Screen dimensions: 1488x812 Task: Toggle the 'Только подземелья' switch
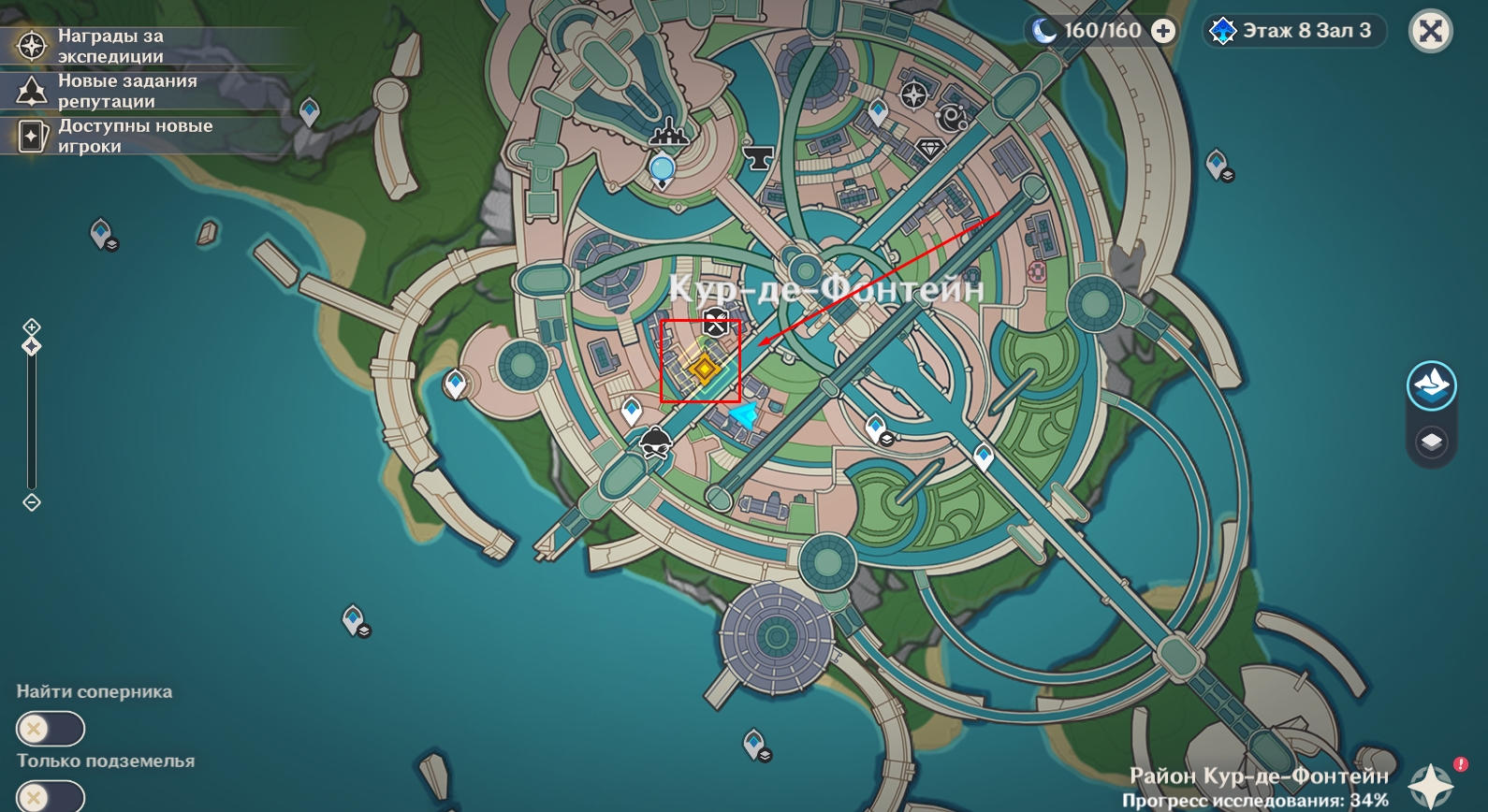(51, 797)
